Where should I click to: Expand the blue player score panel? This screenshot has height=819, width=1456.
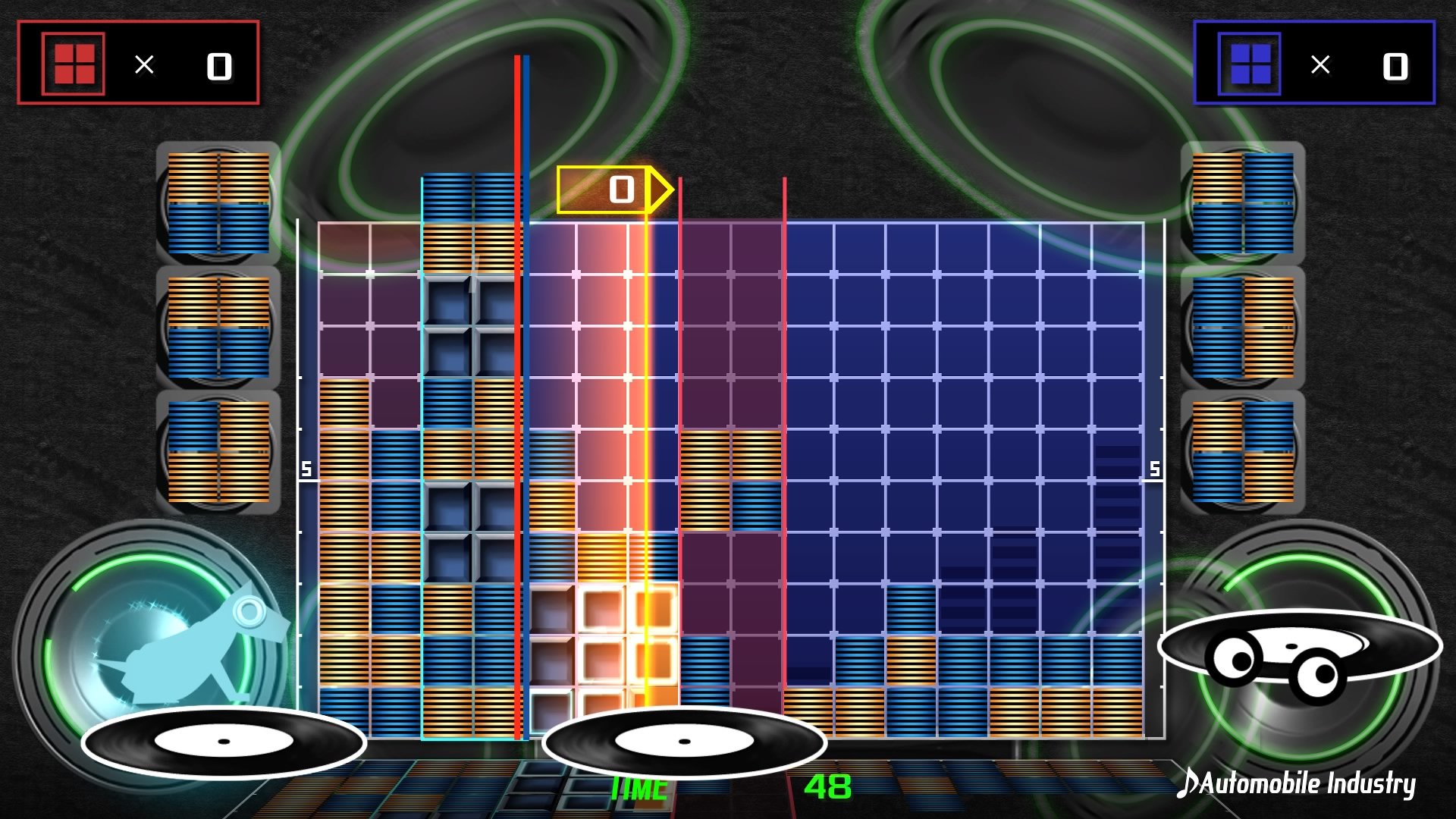tap(1316, 63)
